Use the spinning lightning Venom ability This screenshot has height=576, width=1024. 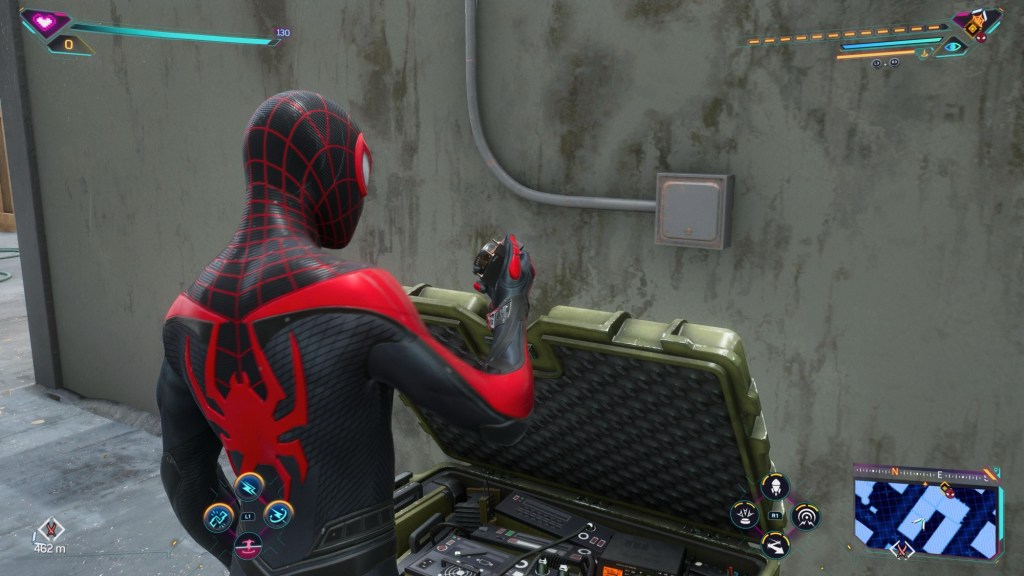(x=278, y=514)
